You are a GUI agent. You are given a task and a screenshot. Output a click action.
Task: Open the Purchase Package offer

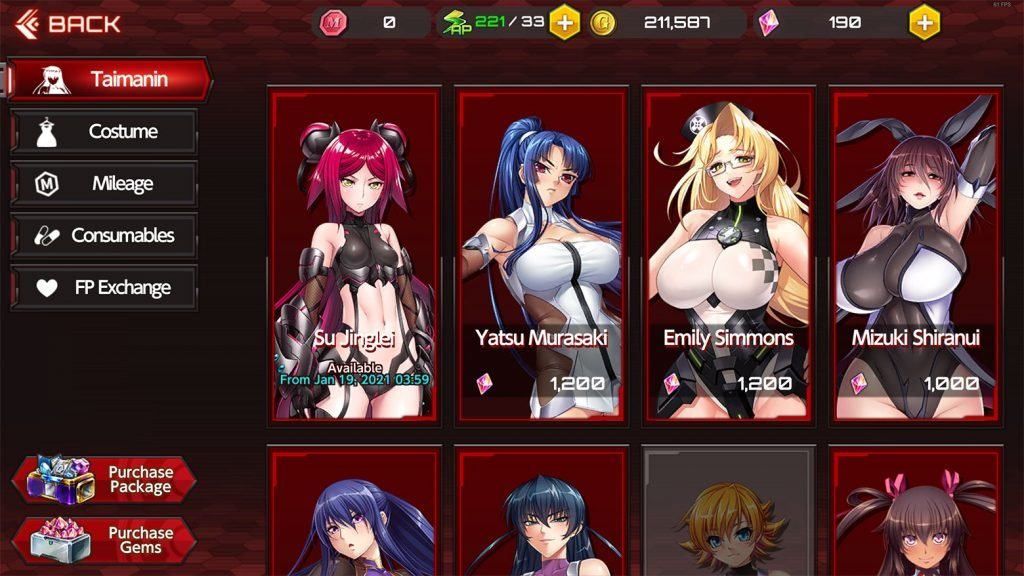click(x=104, y=479)
